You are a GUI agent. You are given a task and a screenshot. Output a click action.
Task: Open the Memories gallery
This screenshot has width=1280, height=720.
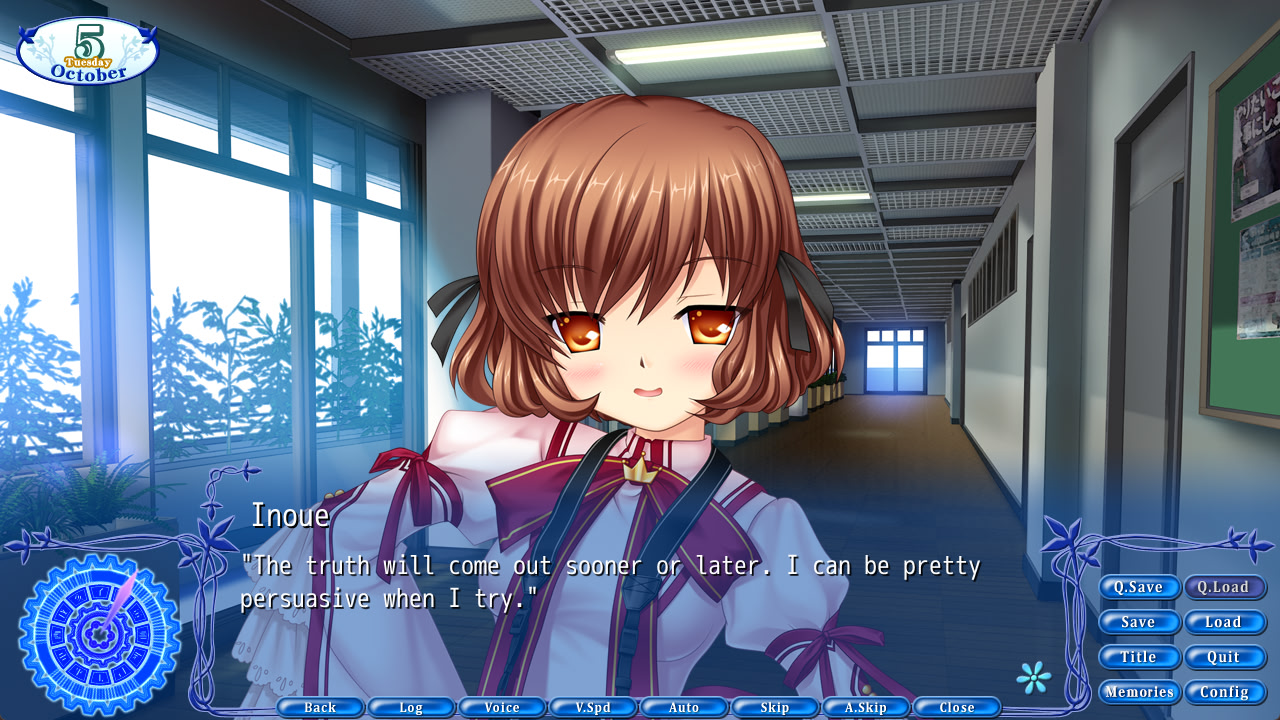1139,691
